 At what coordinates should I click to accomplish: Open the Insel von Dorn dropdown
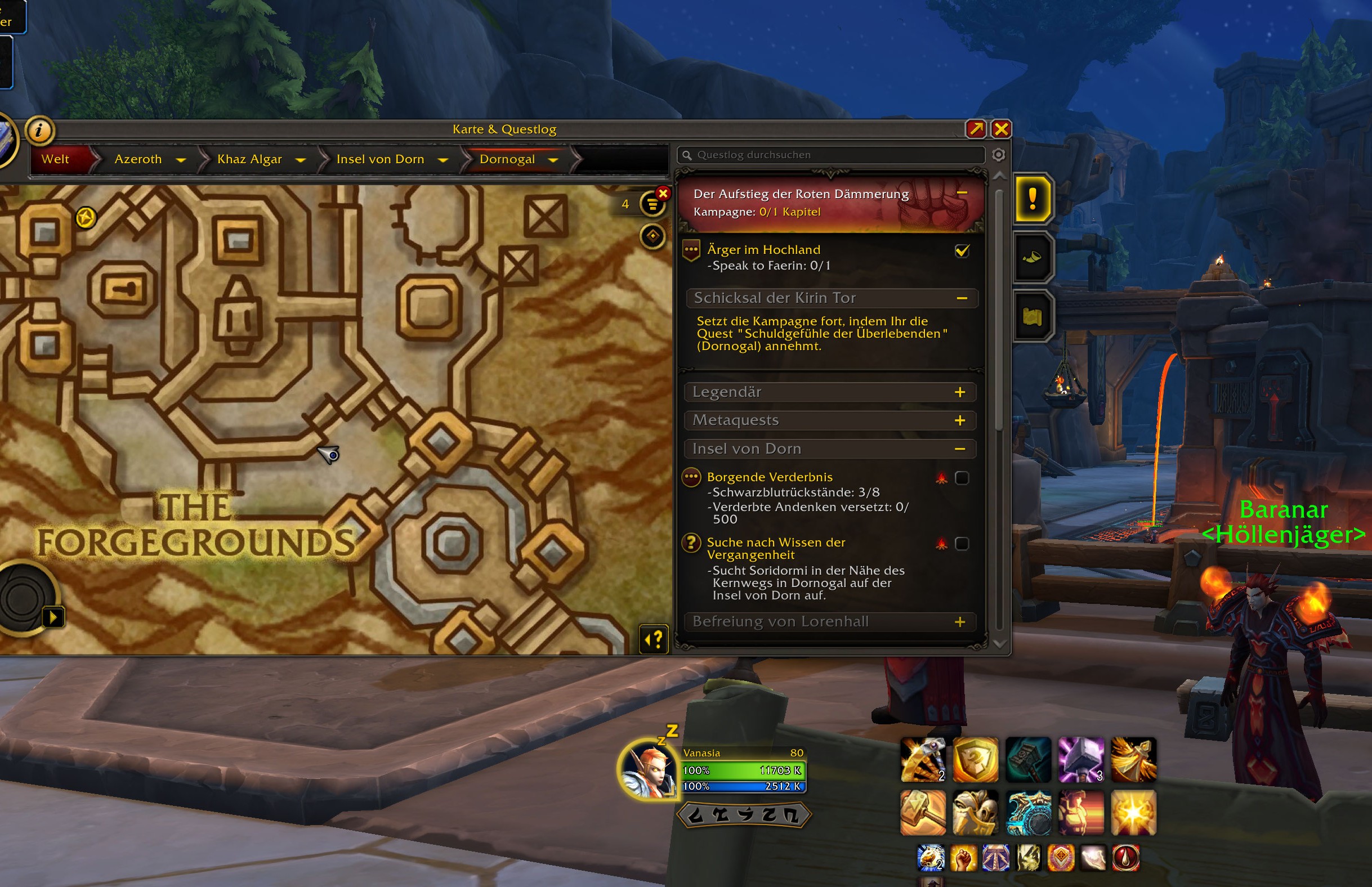point(443,160)
